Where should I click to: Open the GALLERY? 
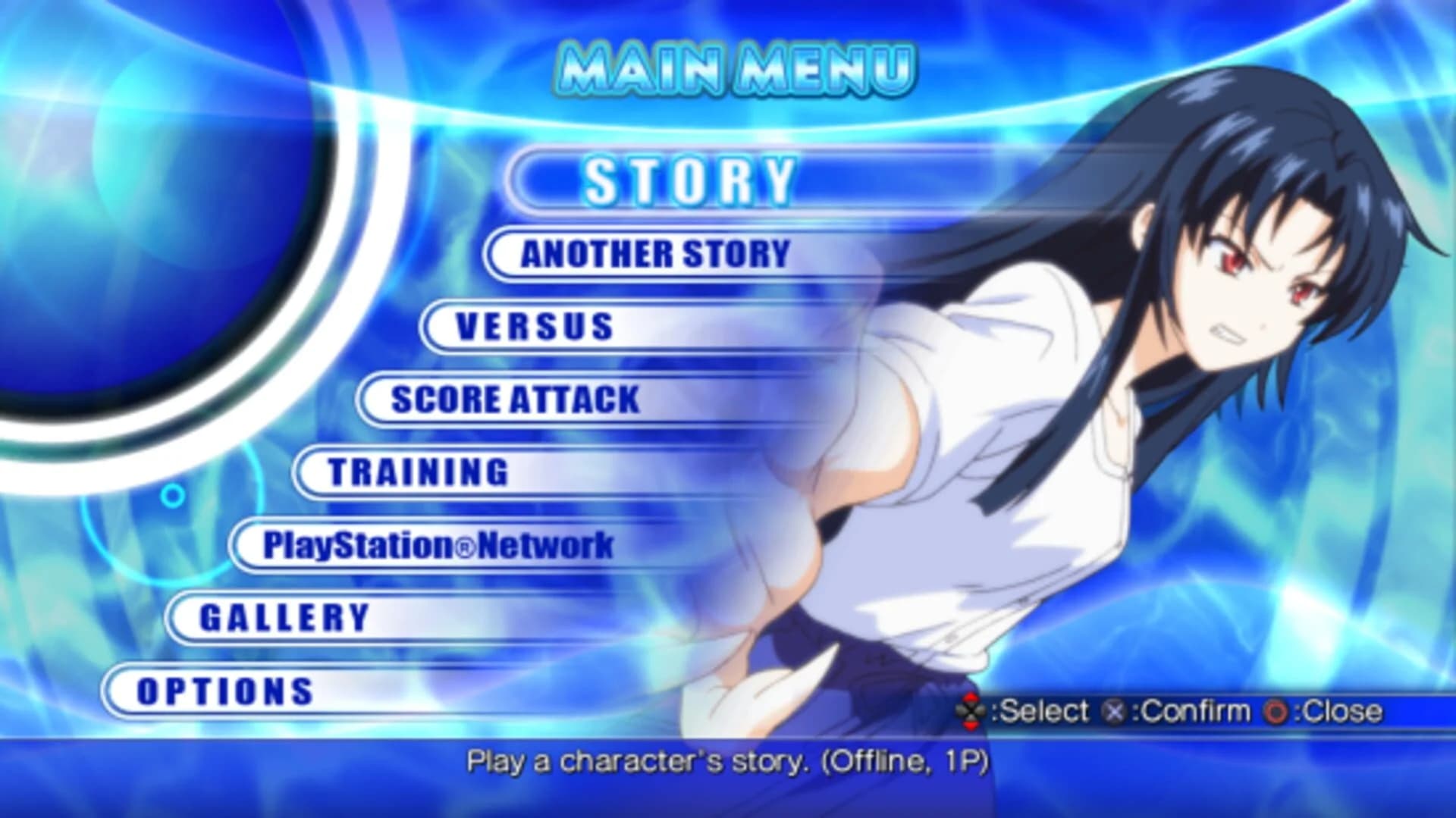pyautogui.click(x=281, y=616)
